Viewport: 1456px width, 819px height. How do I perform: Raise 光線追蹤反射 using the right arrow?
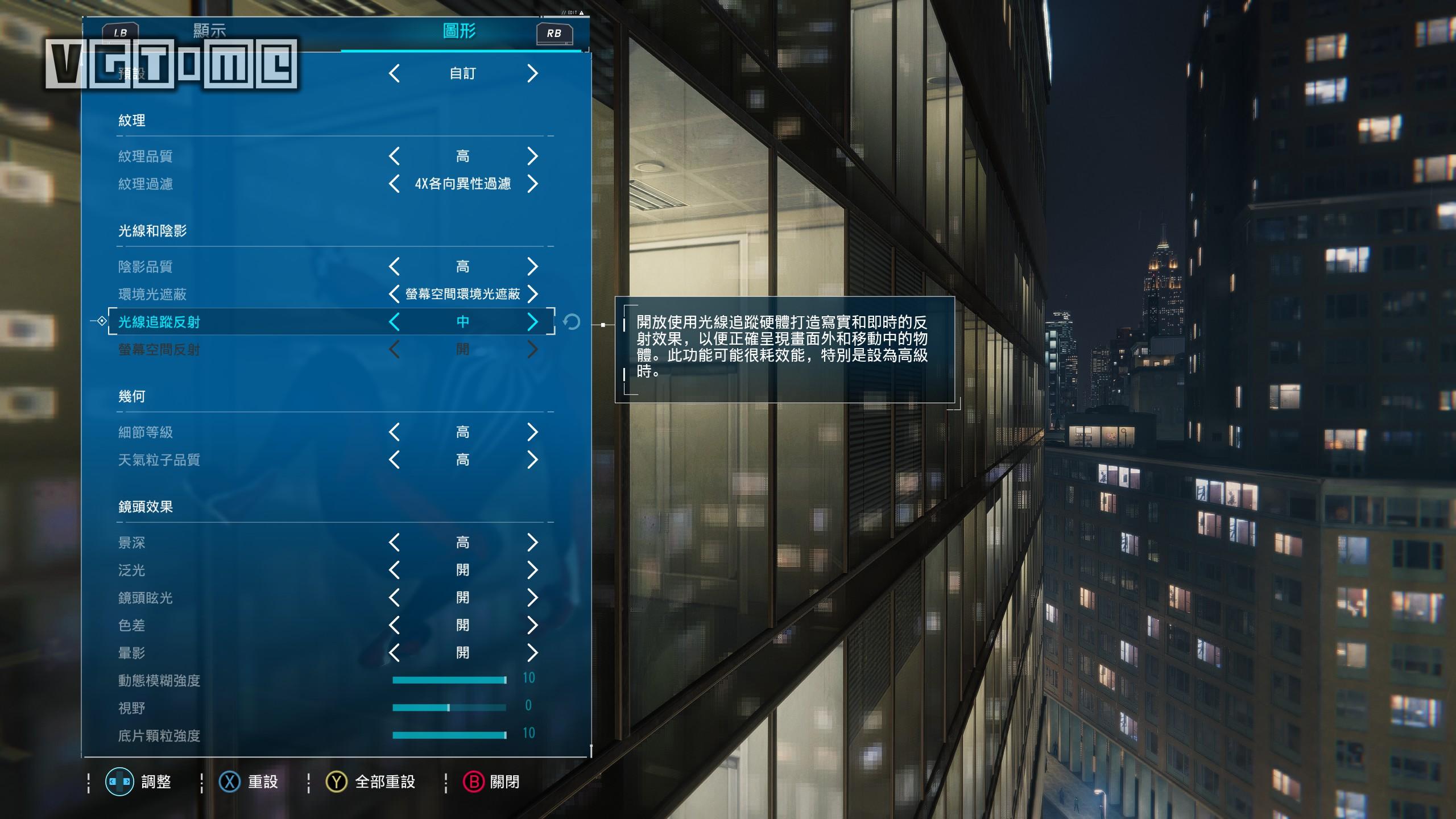[532, 322]
